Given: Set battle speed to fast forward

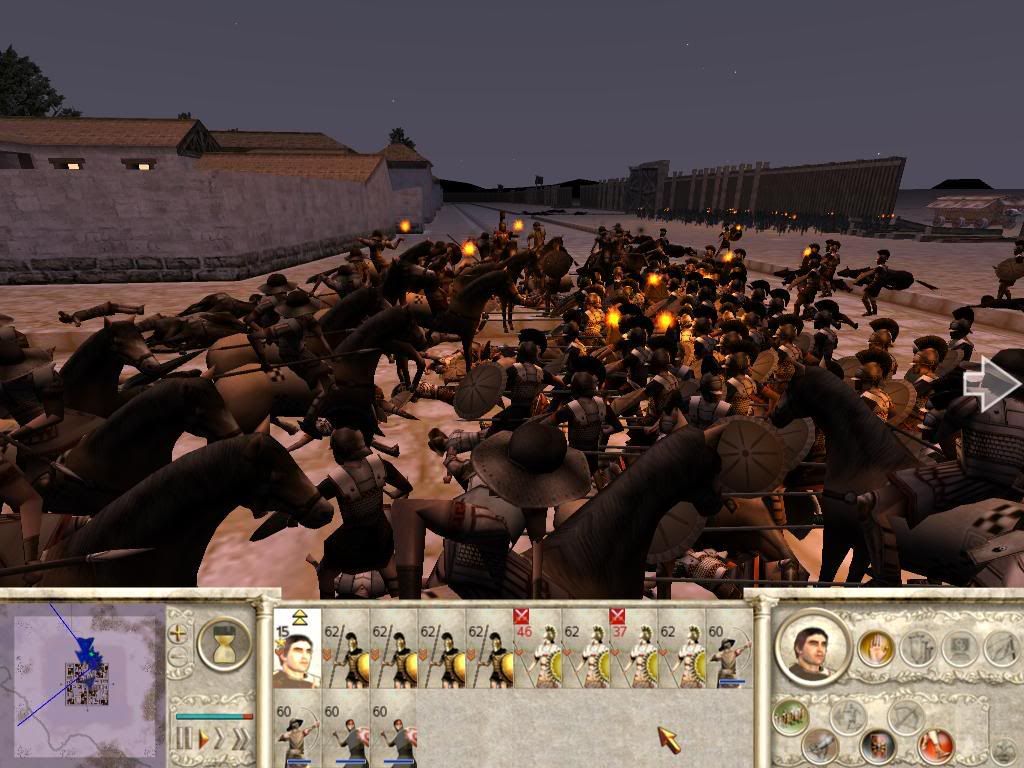Looking at the screenshot, I should click(x=222, y=739).
